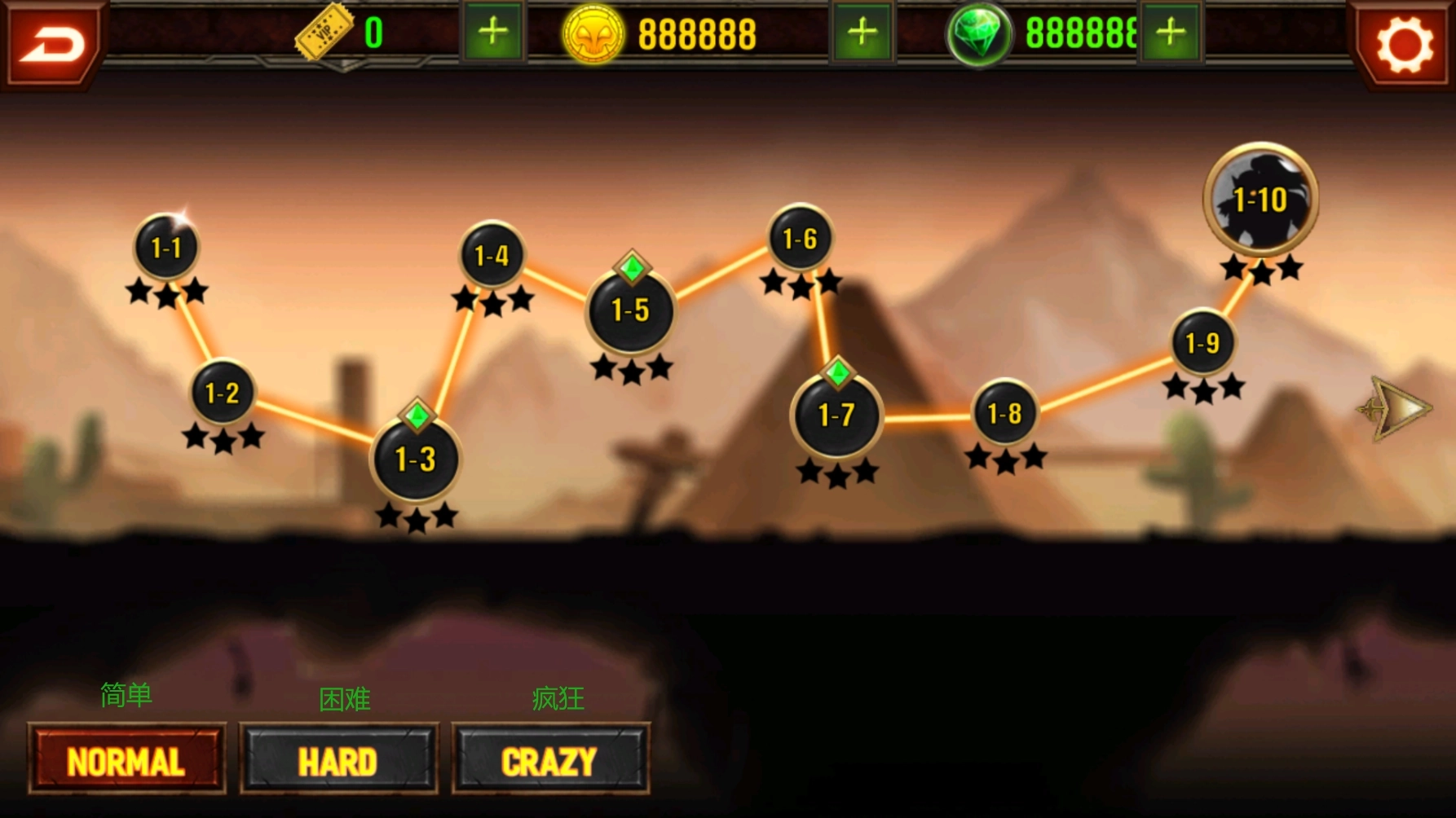Buy more gold coins with plus button
The image size is (1456, 818).
(x=862, y=33)
